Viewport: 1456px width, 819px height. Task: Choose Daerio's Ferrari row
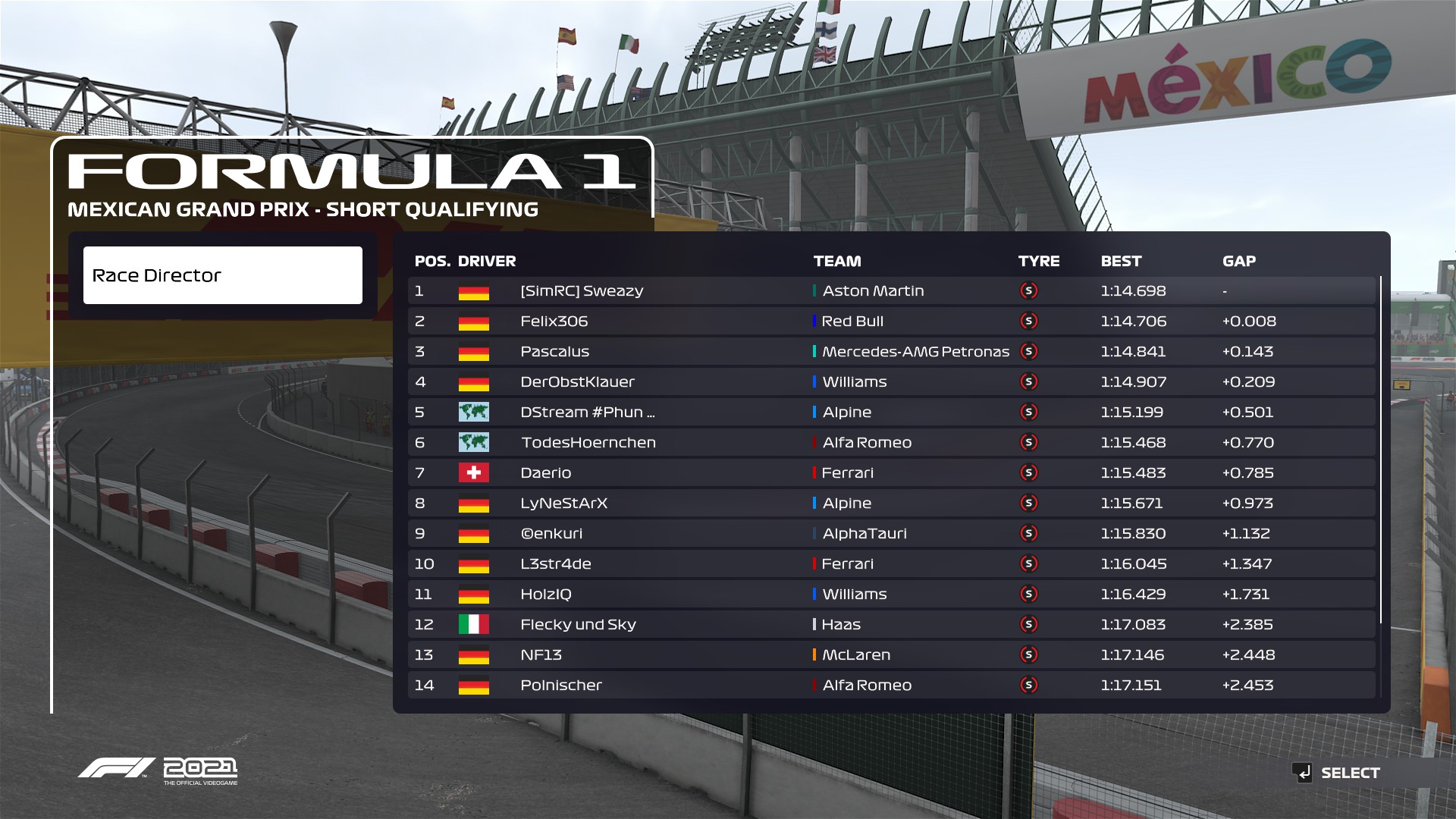click(891, 473)
